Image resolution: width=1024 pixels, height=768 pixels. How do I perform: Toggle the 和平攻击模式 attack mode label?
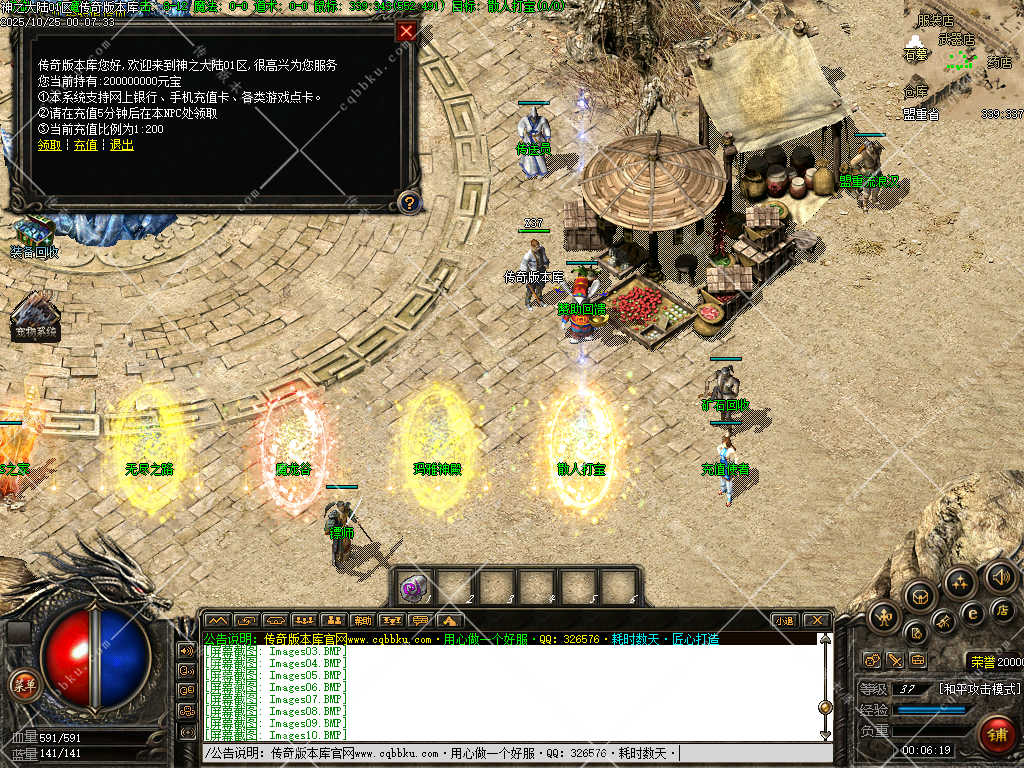coord(980,689)
